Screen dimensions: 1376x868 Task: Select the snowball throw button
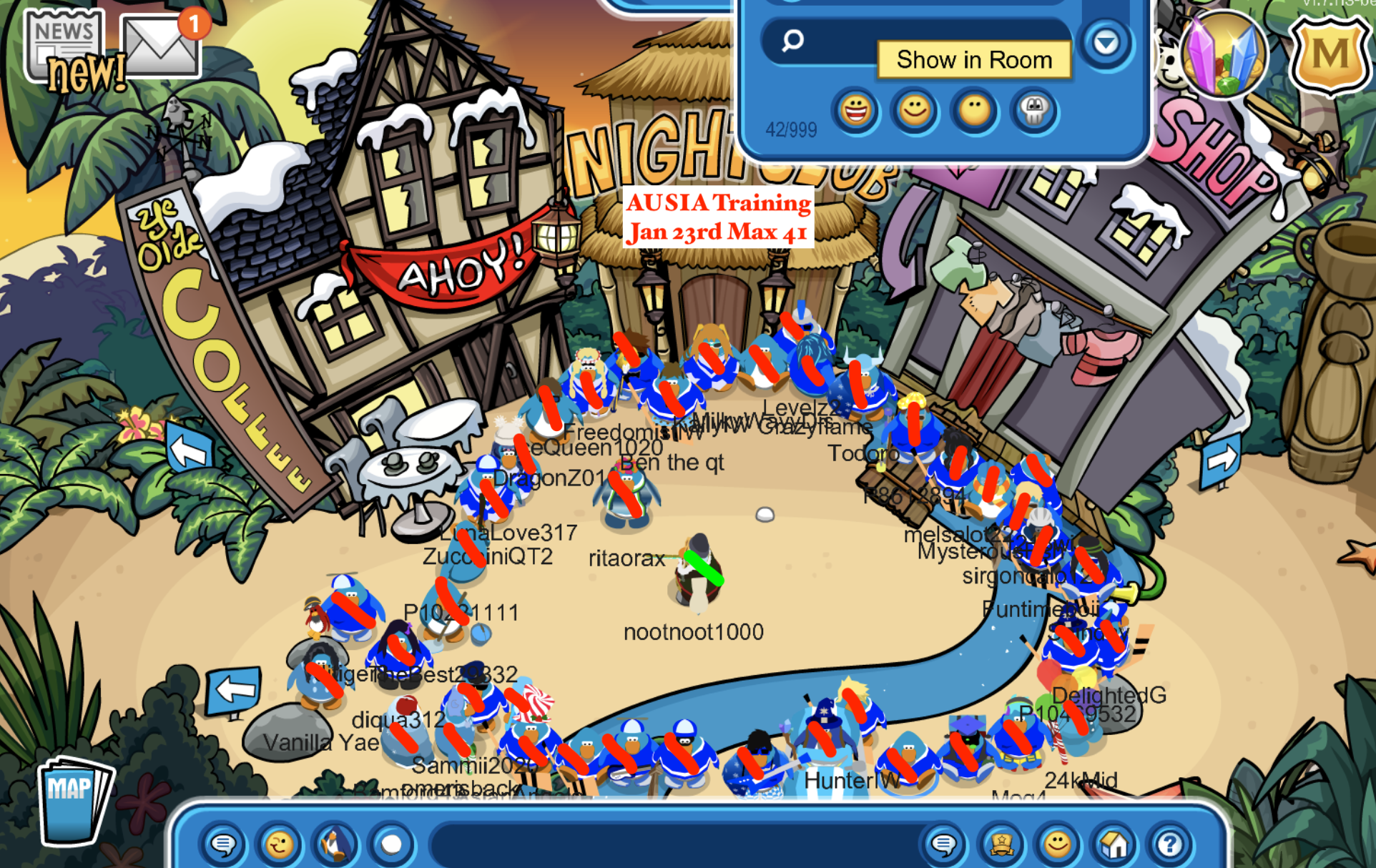click(391, 845)
